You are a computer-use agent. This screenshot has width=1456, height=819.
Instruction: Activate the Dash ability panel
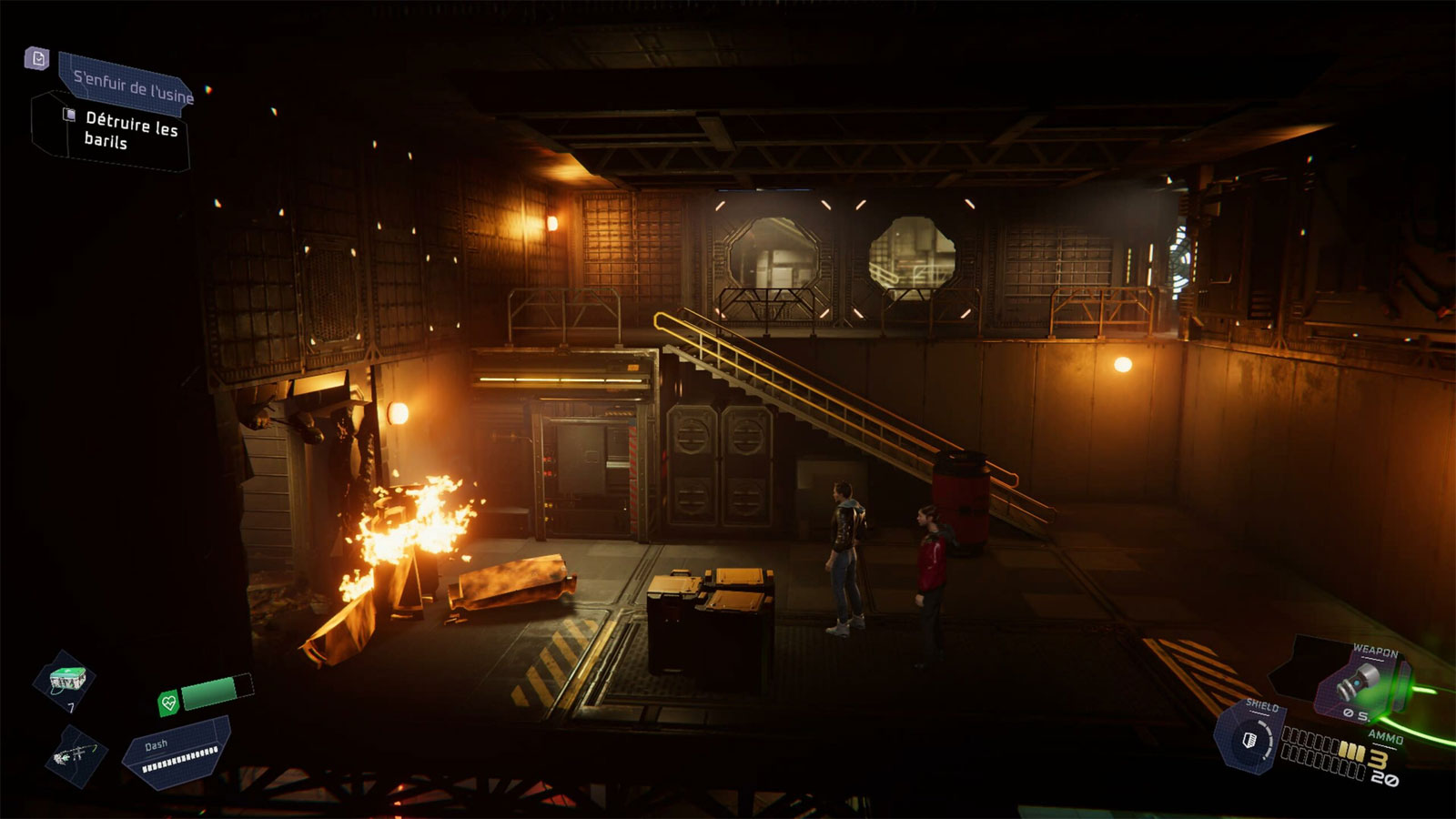click(177, 752)
